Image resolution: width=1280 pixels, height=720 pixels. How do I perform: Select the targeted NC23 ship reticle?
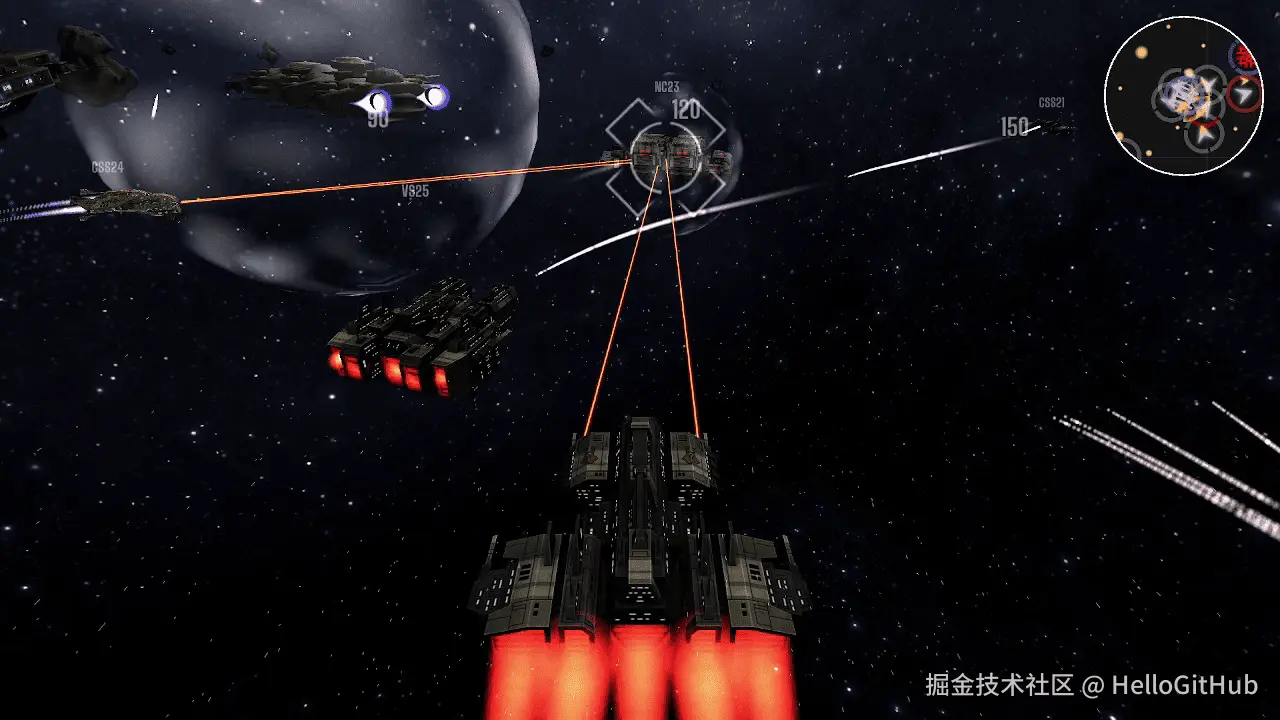point(666,156)
